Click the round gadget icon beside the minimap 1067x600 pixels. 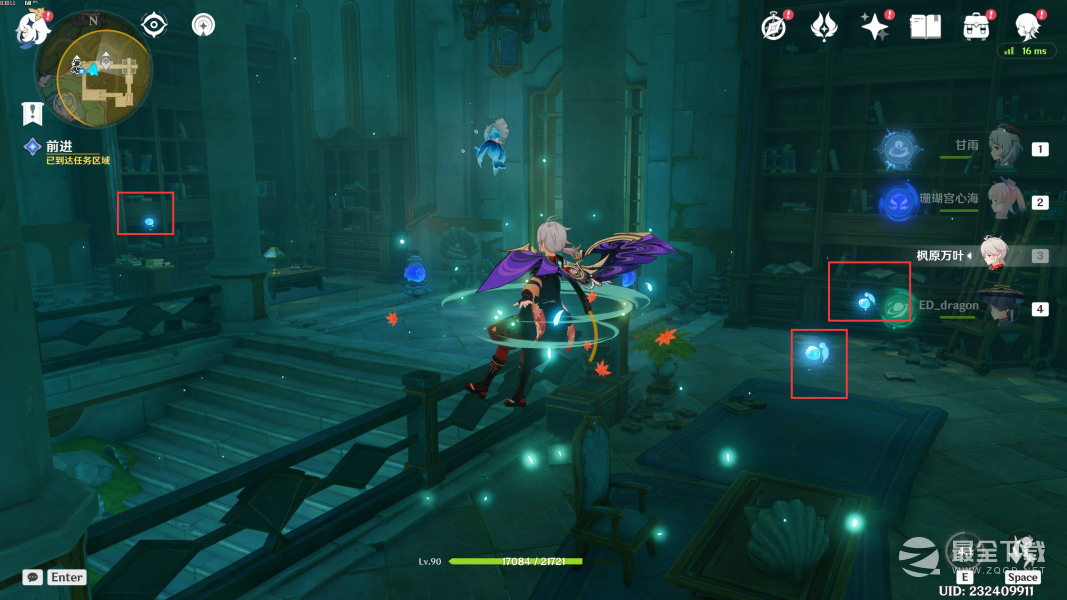pos(203,25)
